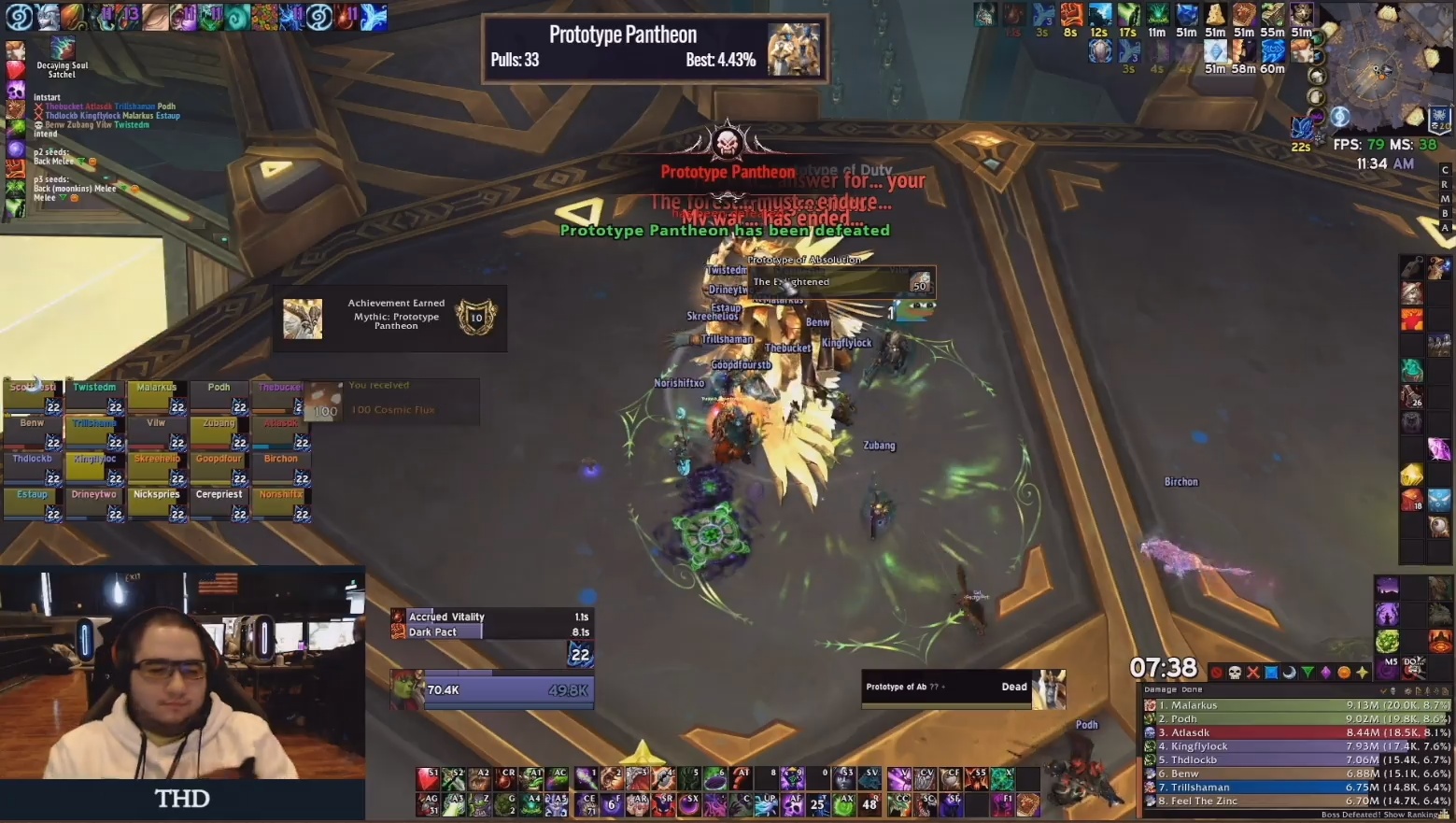Toggle the checkmark icon in Damage Done header
Screen dimensions: 1456x823
tap(1384, 691)
